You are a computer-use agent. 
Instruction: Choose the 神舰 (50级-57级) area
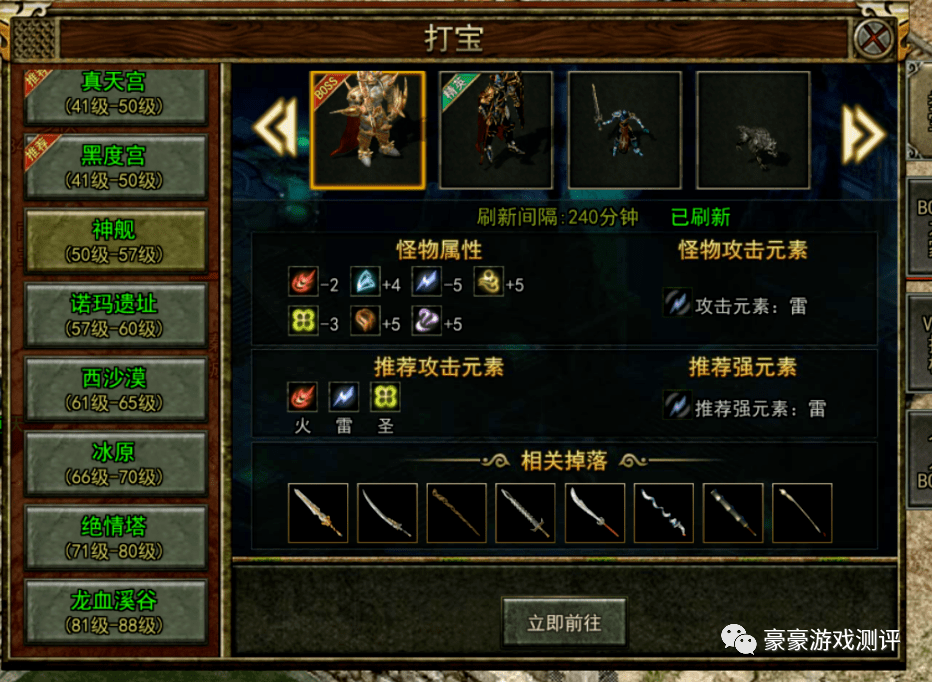(113, 241)
